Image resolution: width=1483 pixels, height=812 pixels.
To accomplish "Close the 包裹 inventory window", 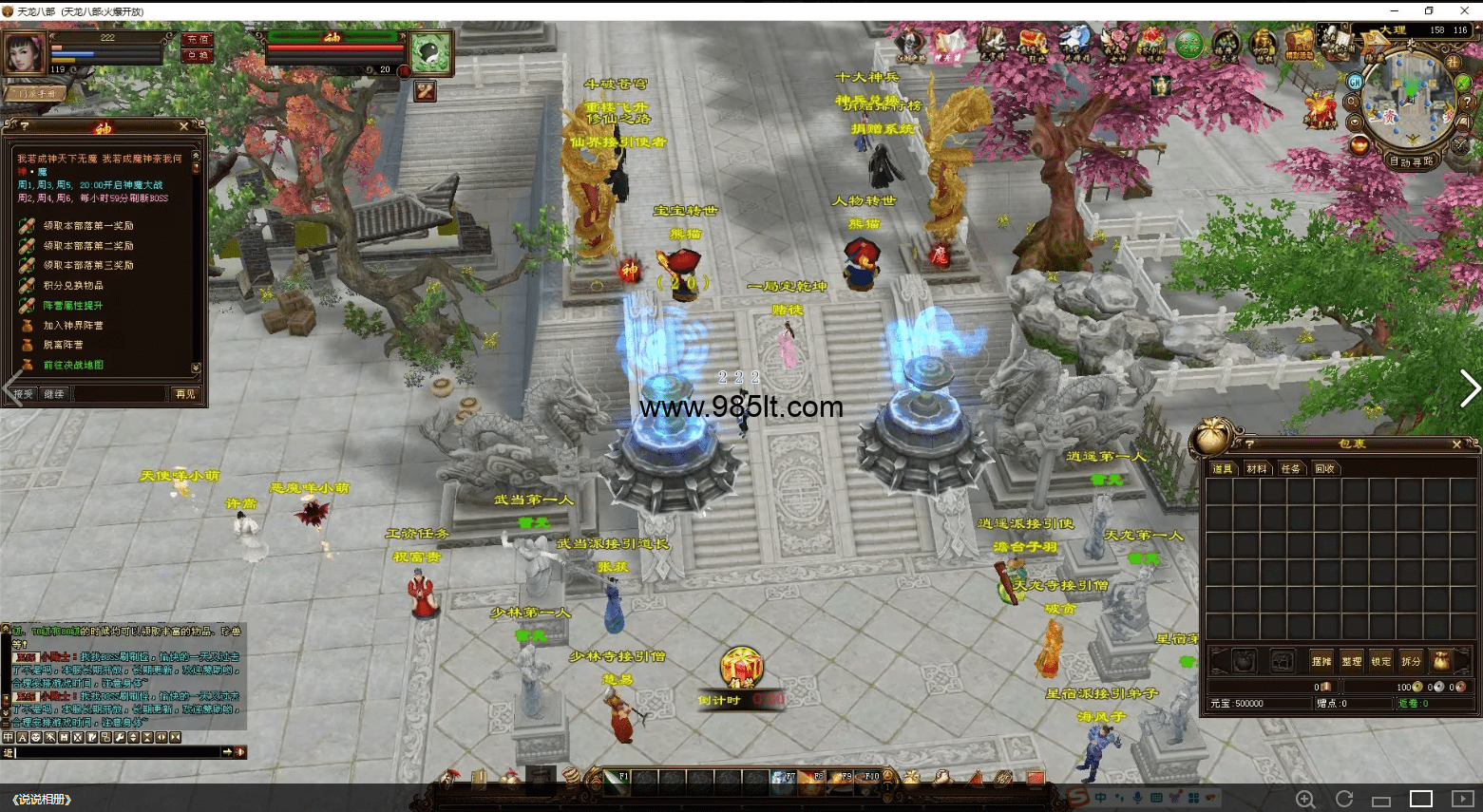I will 1456,444.
